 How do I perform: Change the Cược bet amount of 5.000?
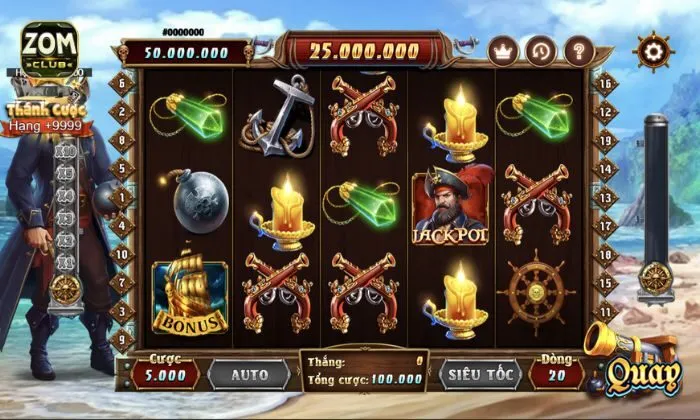165,375
